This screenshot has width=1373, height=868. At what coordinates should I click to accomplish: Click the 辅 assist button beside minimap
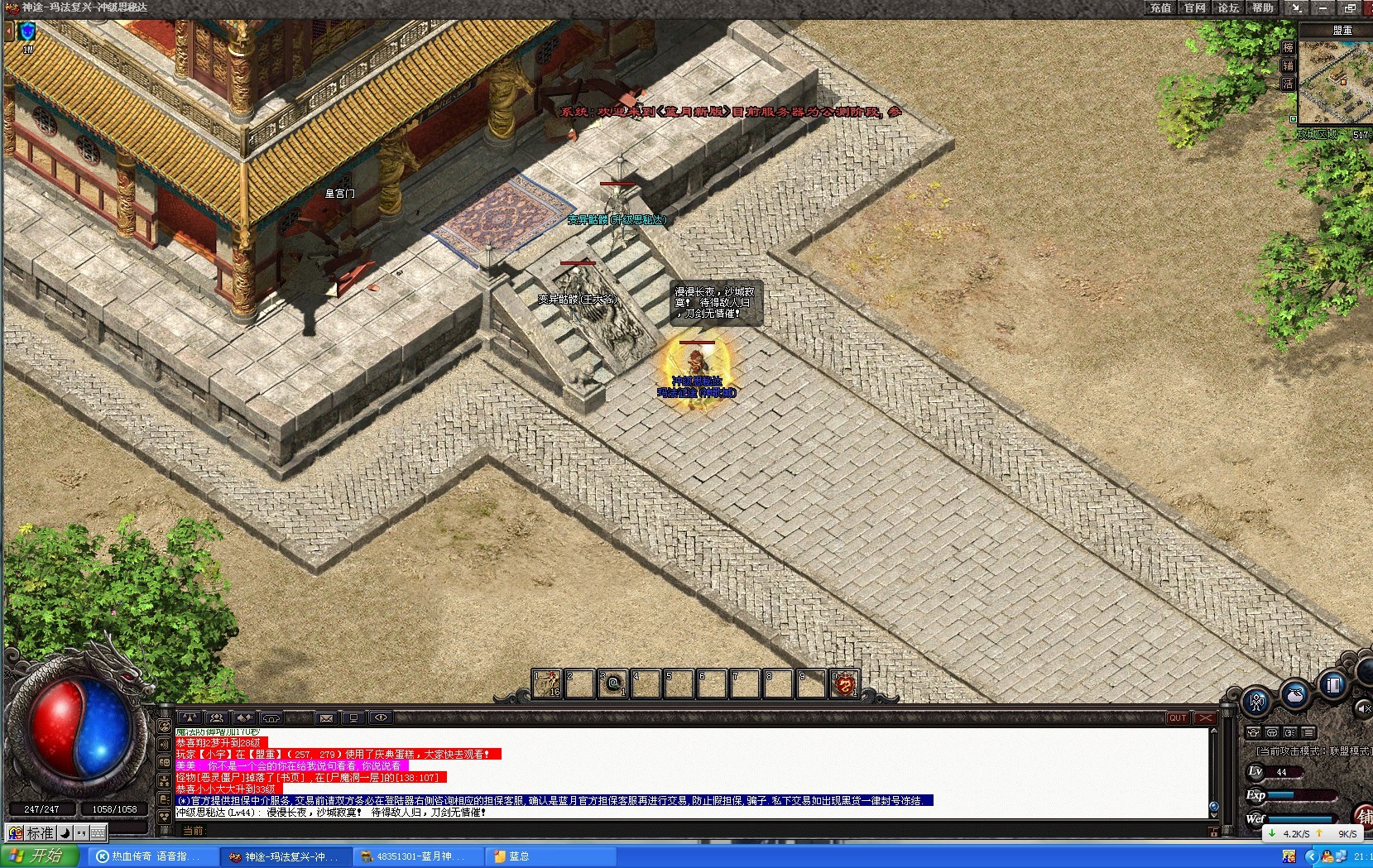(1288, 66)
